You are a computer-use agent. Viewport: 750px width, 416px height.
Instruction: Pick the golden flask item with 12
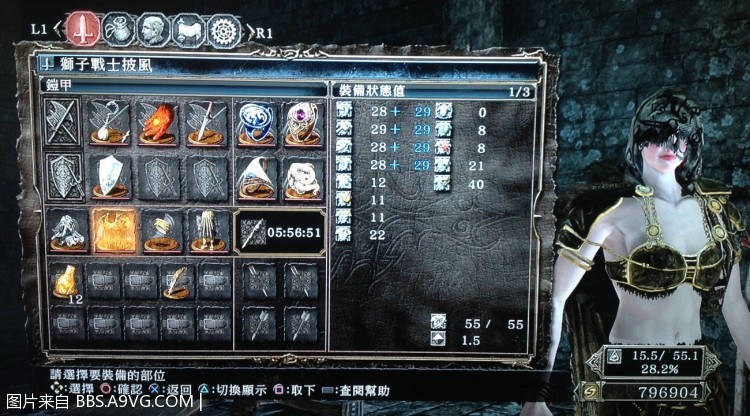click(67, 281)
